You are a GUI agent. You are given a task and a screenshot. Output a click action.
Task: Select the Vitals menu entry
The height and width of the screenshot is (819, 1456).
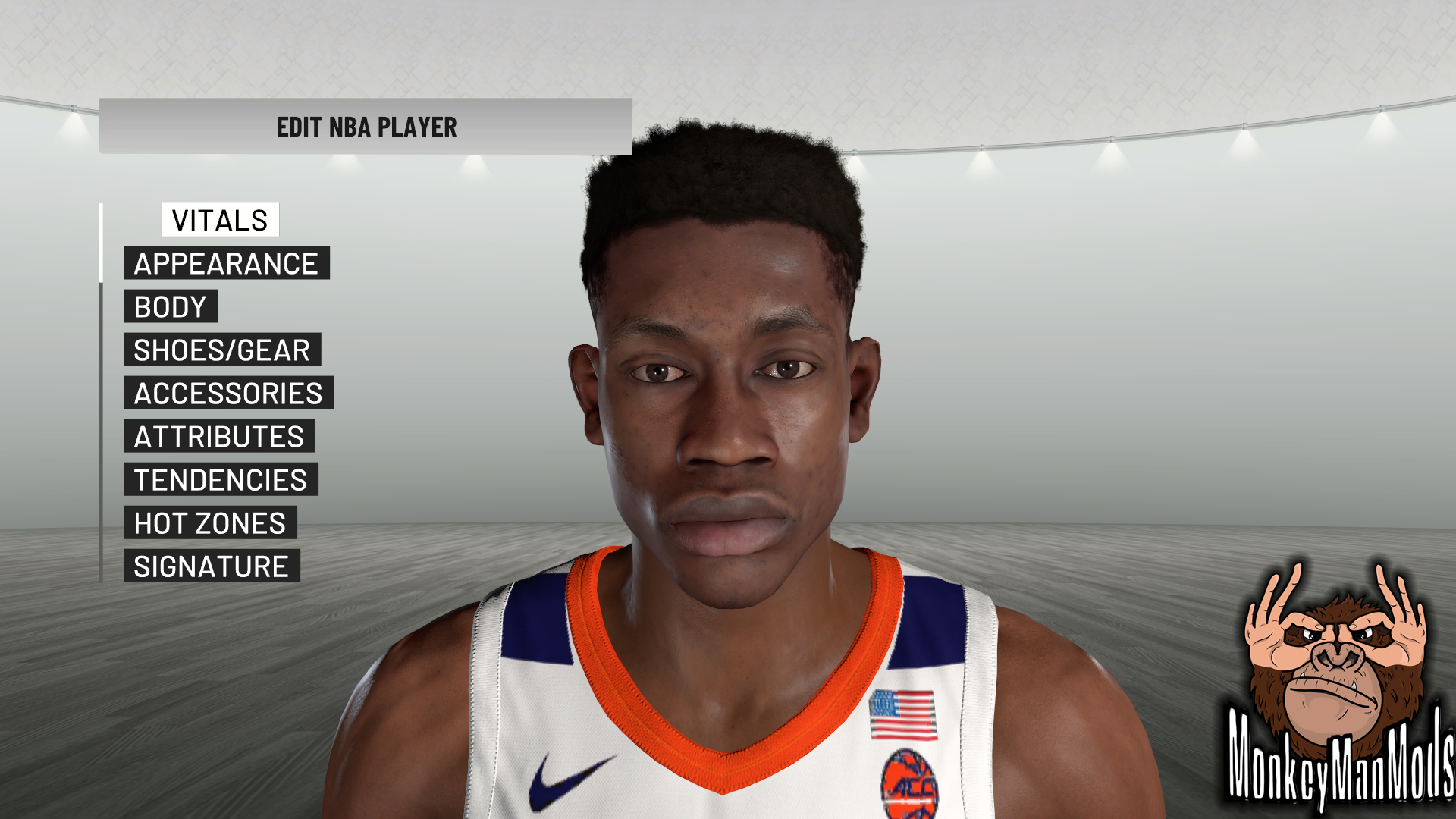click(x=220, y=220)
